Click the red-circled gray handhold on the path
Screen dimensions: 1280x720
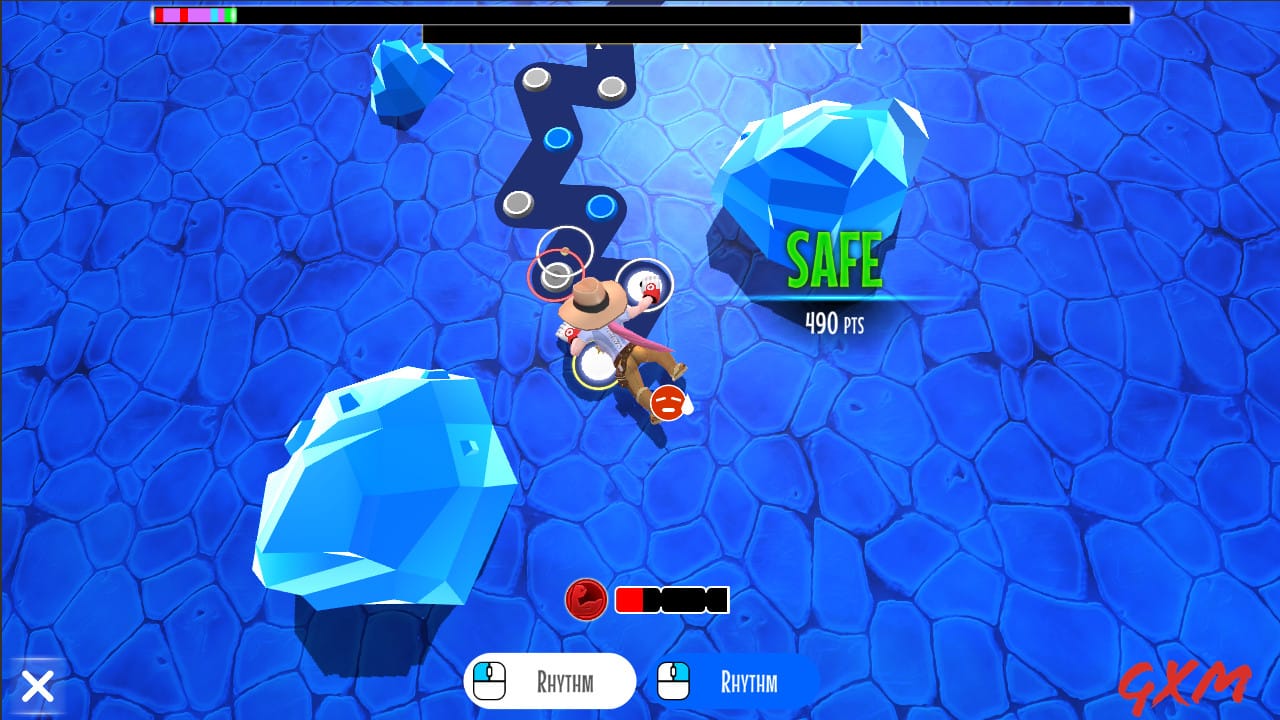(555, 275)
